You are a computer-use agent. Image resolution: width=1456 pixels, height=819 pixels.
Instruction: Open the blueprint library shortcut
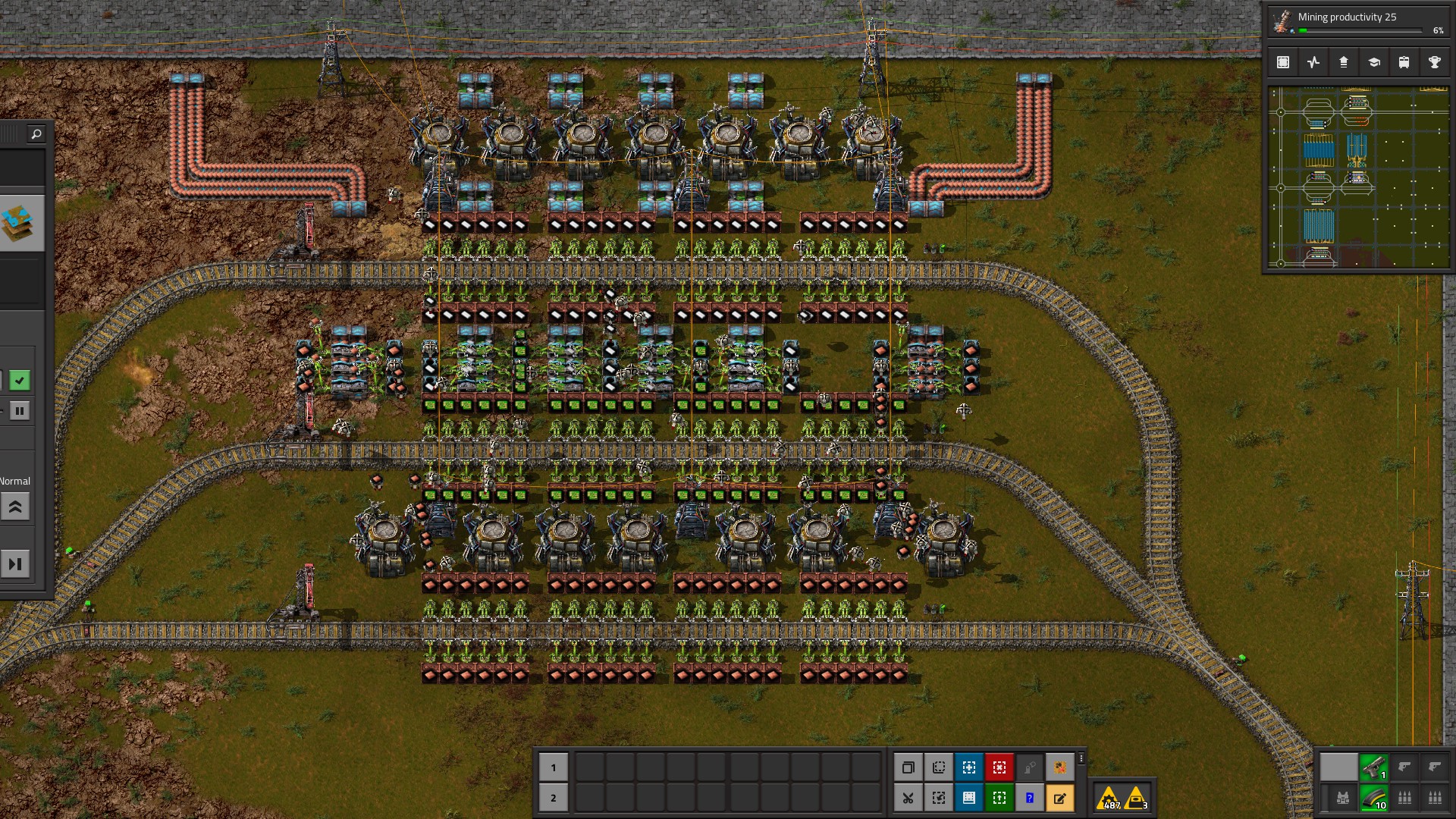point(1283,62)
